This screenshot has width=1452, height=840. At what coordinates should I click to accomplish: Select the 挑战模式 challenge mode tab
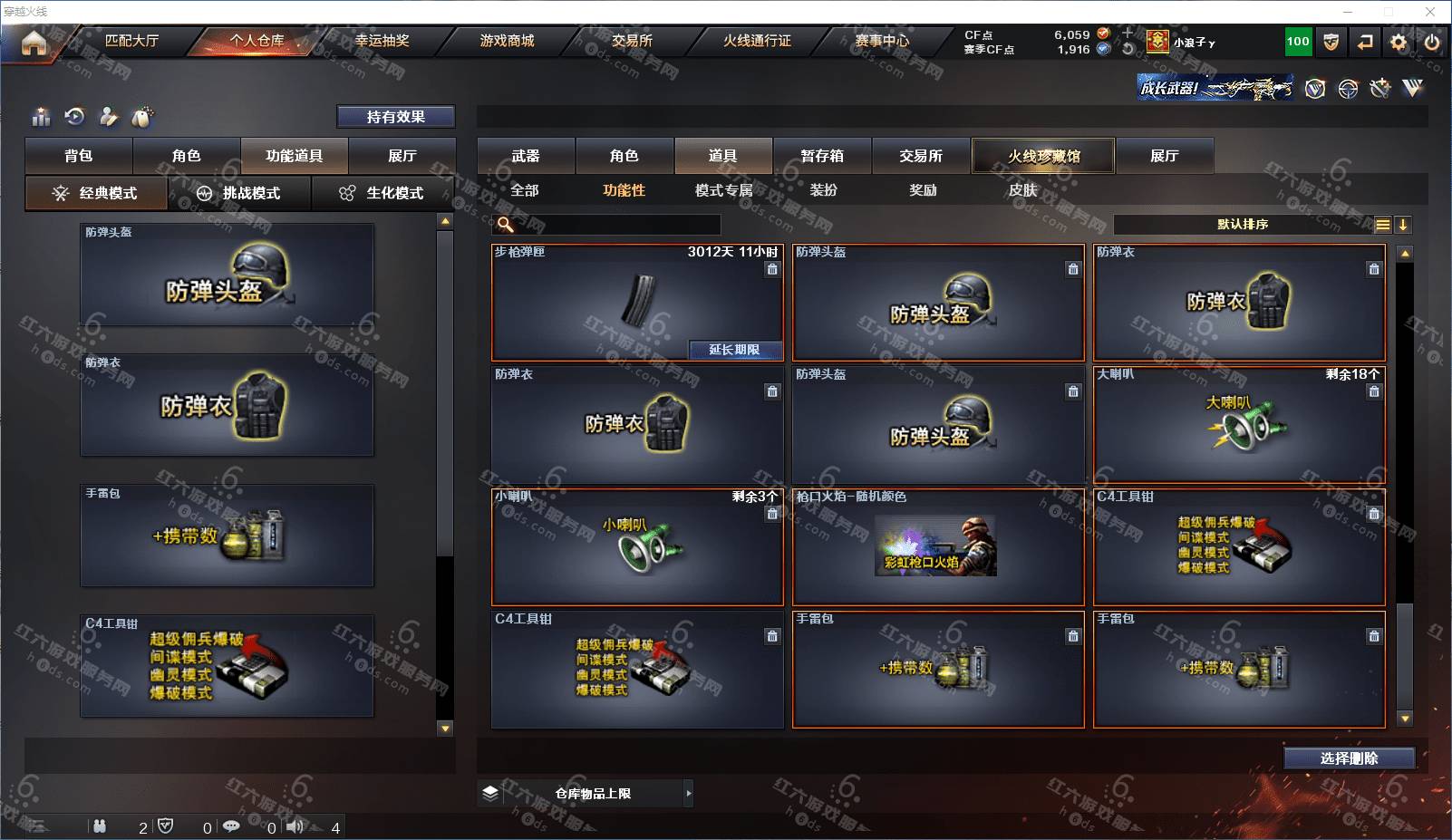[x=239, y=193]
